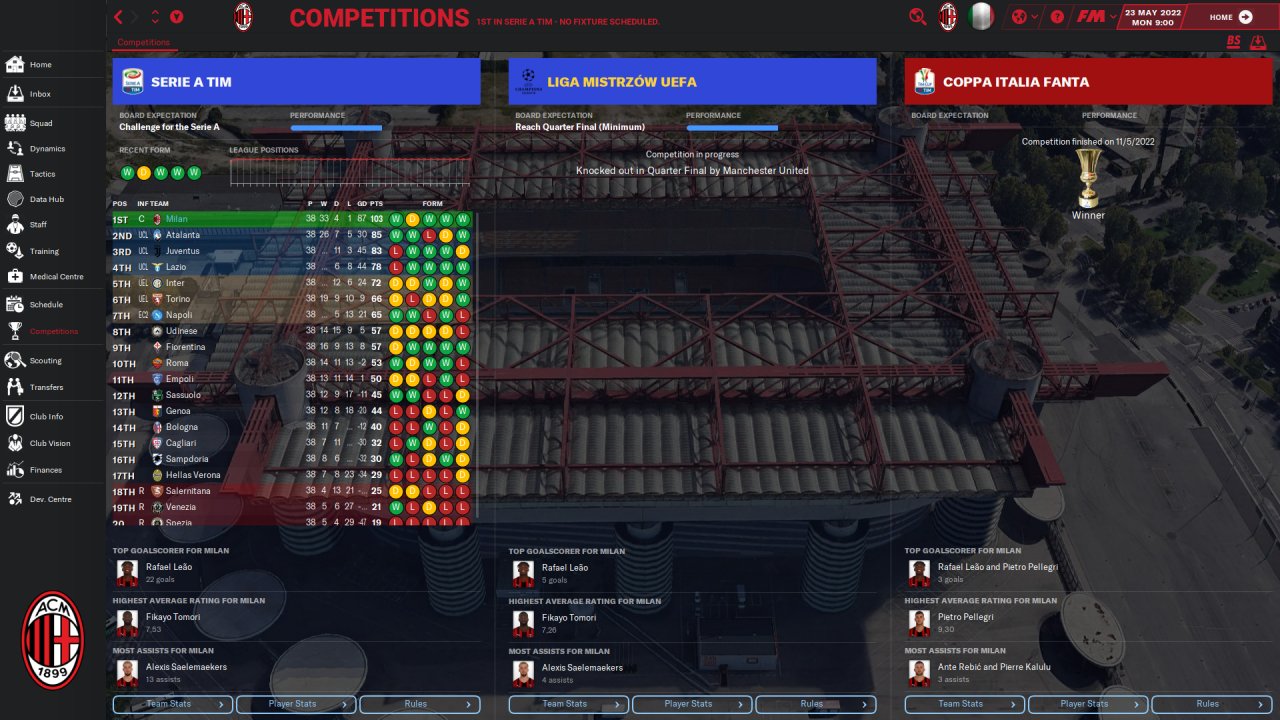1280x720 pixels.
Task: Open the Schedule page
Action: click(46, 305)
